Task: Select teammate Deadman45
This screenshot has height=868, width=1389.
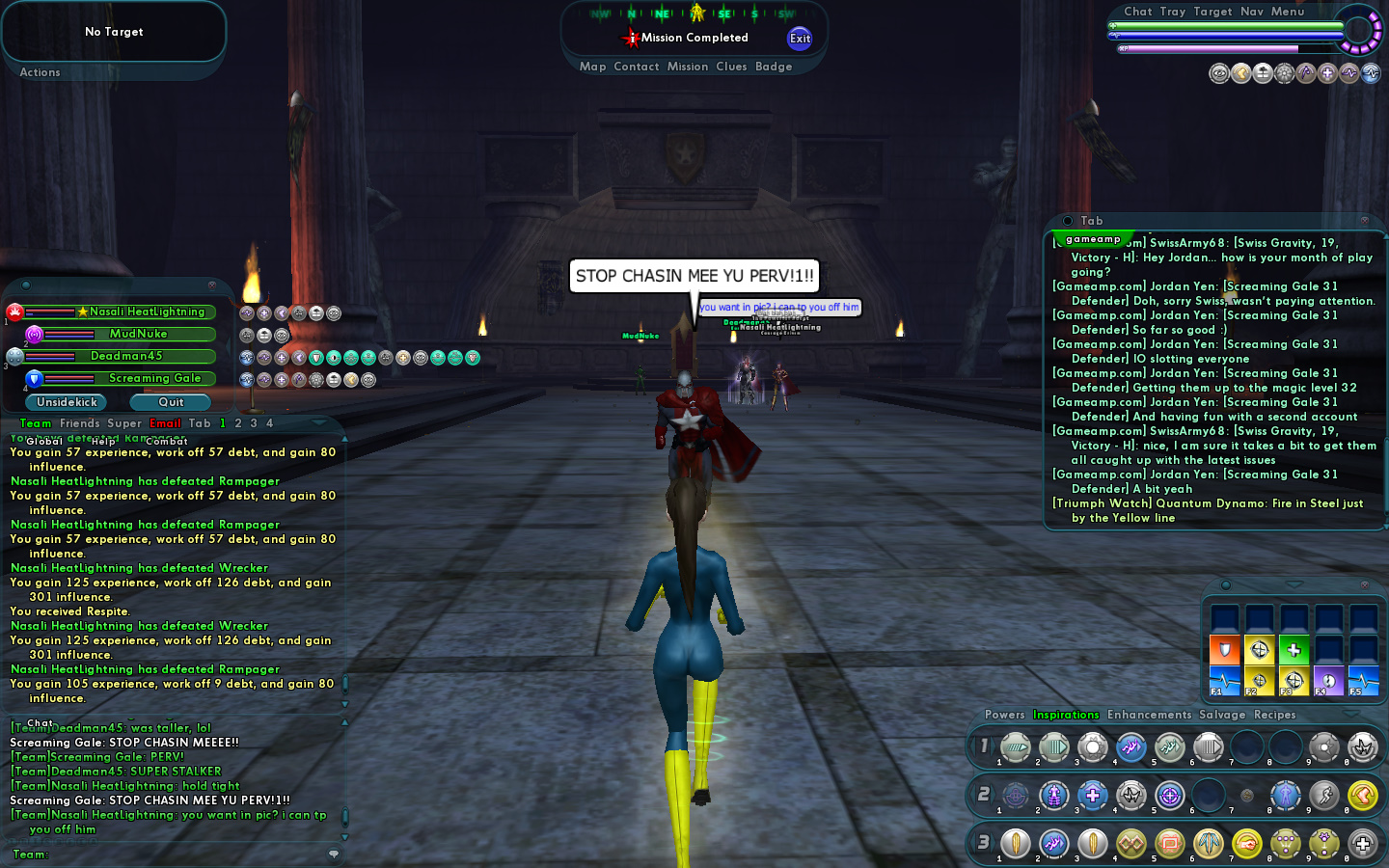Action: pyautogui.click(x=126, y=356)
